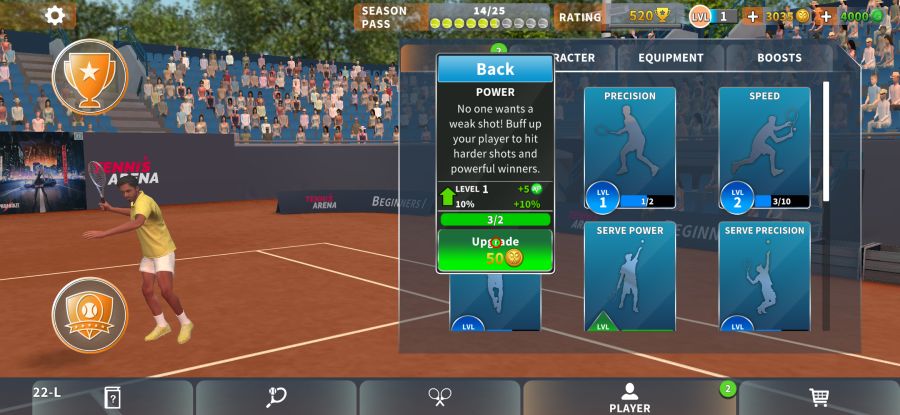Open the Boosts tab
This screenshot has height=415, width=900.
coord(779,58)
